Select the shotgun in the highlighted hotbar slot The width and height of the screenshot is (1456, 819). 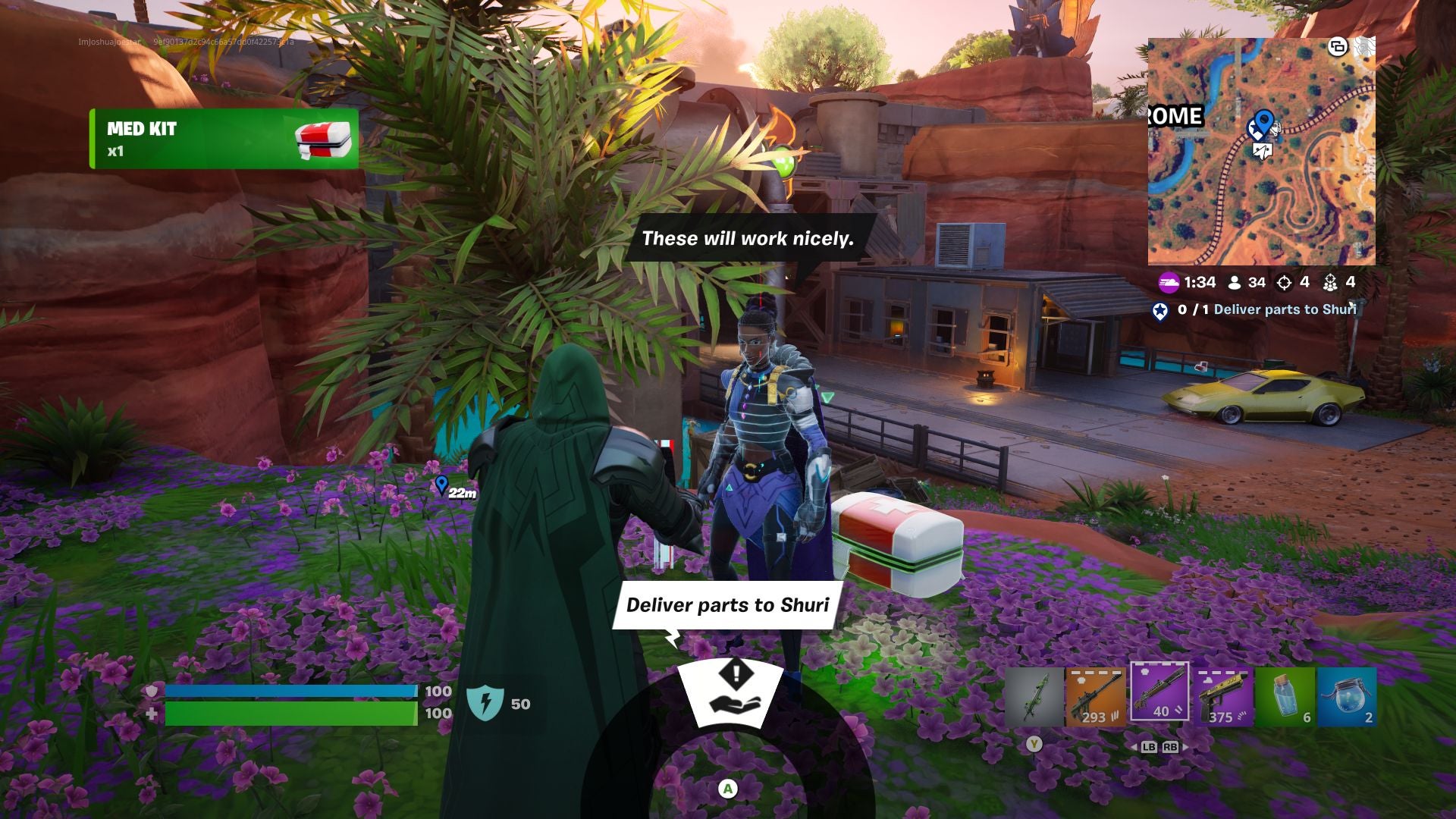click(1159, 694)
